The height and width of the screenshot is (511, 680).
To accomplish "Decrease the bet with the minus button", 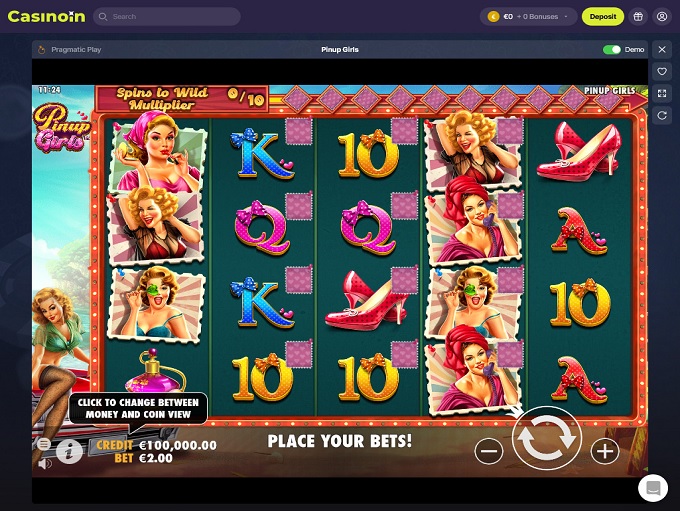I will (x=489, y=452).
